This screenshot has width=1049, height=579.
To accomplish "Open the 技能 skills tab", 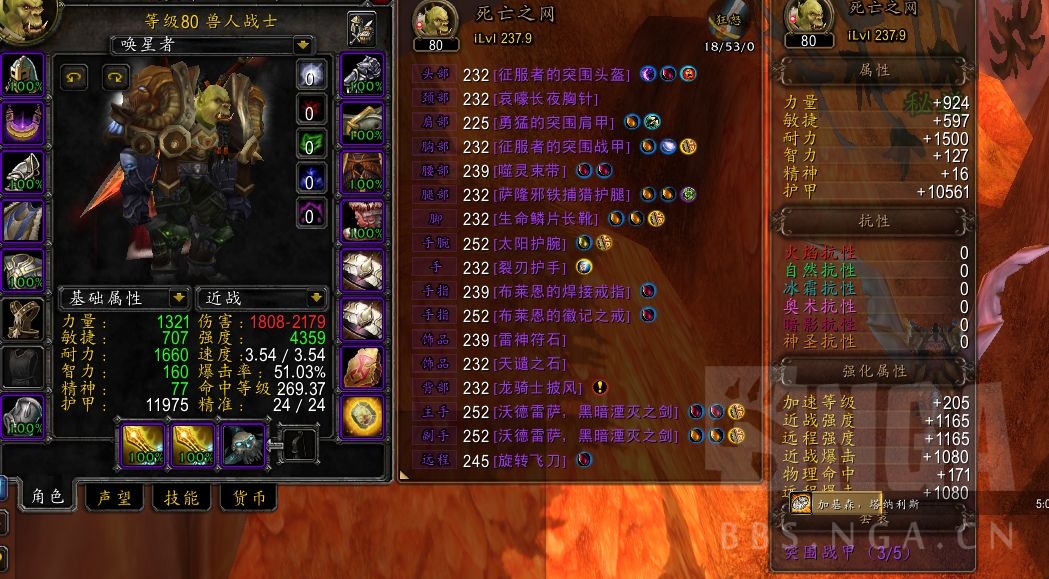I will (x=180, y=497).
